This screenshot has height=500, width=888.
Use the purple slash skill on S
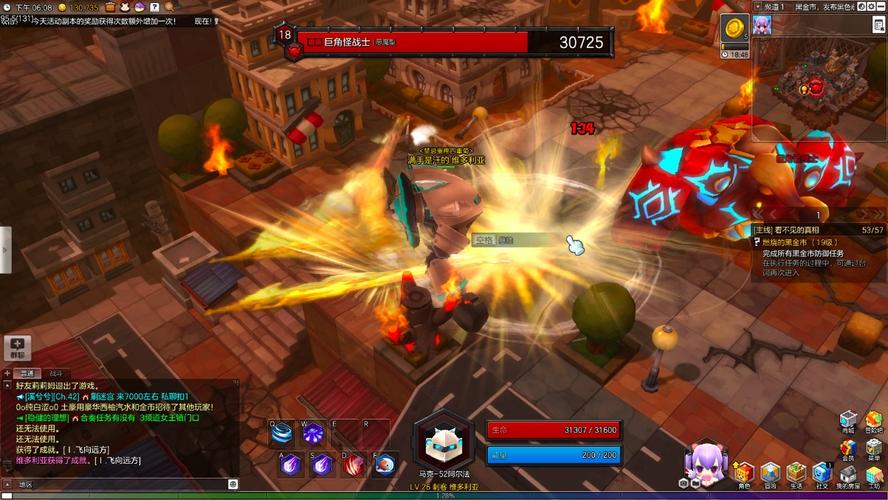(322, 463)
